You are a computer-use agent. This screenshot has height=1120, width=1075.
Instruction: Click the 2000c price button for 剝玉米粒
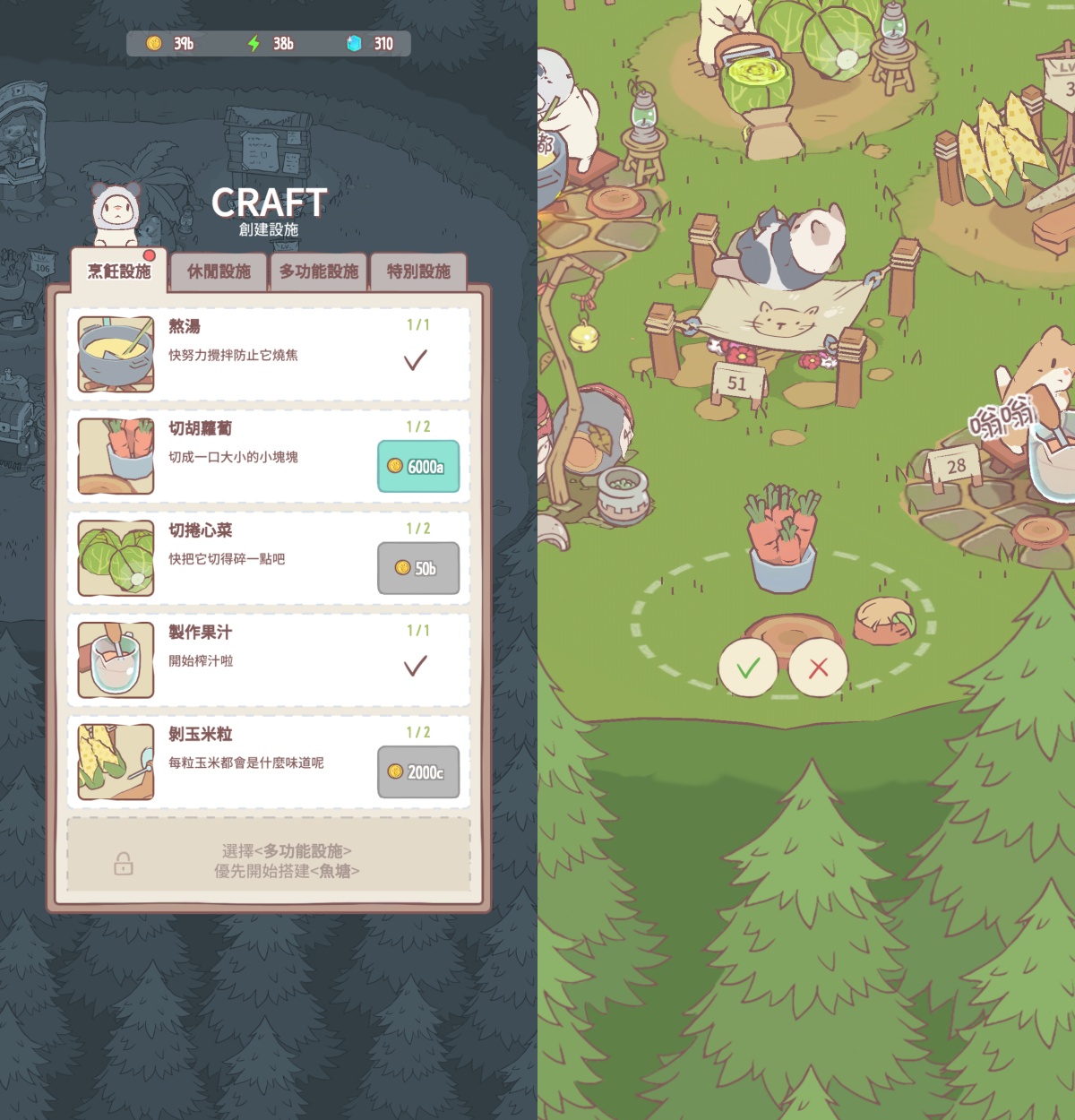(418, 772)
